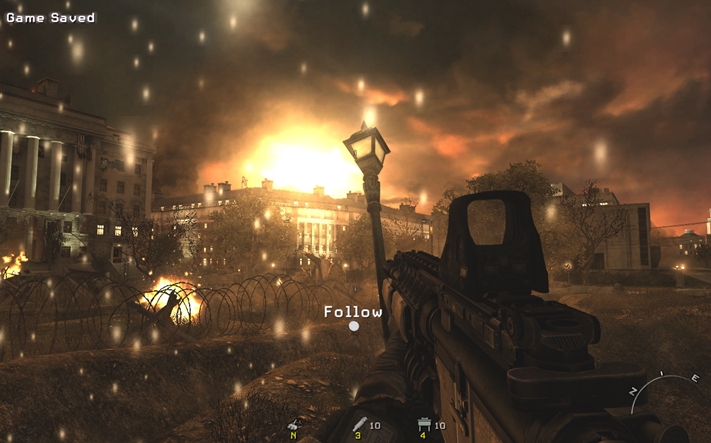Click the Follow objective marker
The image size is (711, 443).
(353, 325)
